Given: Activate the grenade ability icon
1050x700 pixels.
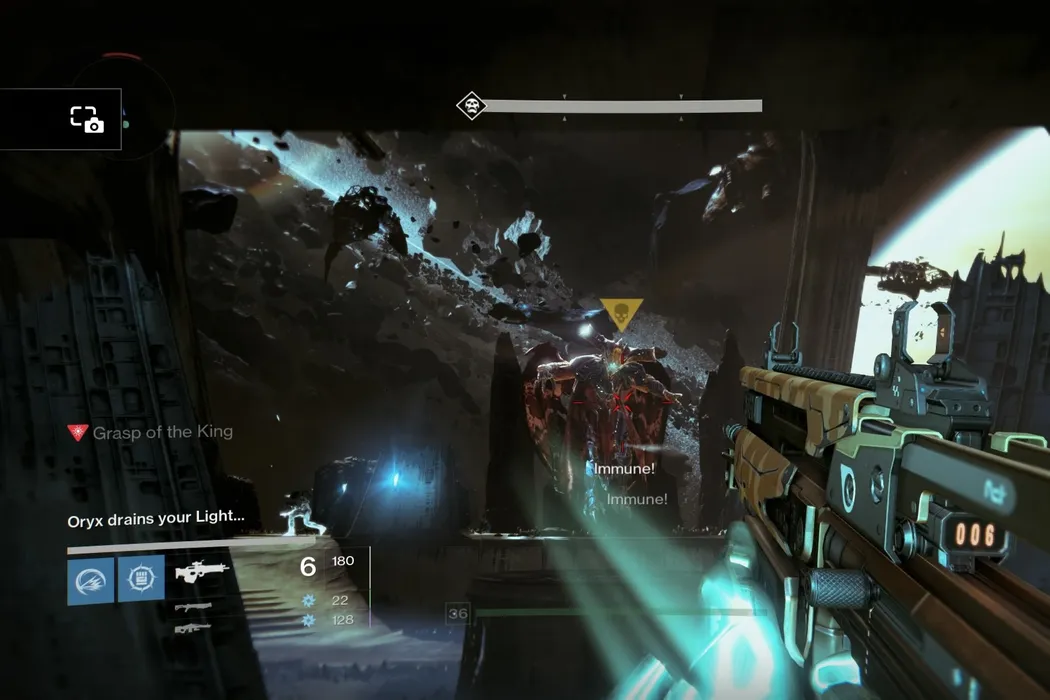Looking at the screenshot, I should (91, 580).
